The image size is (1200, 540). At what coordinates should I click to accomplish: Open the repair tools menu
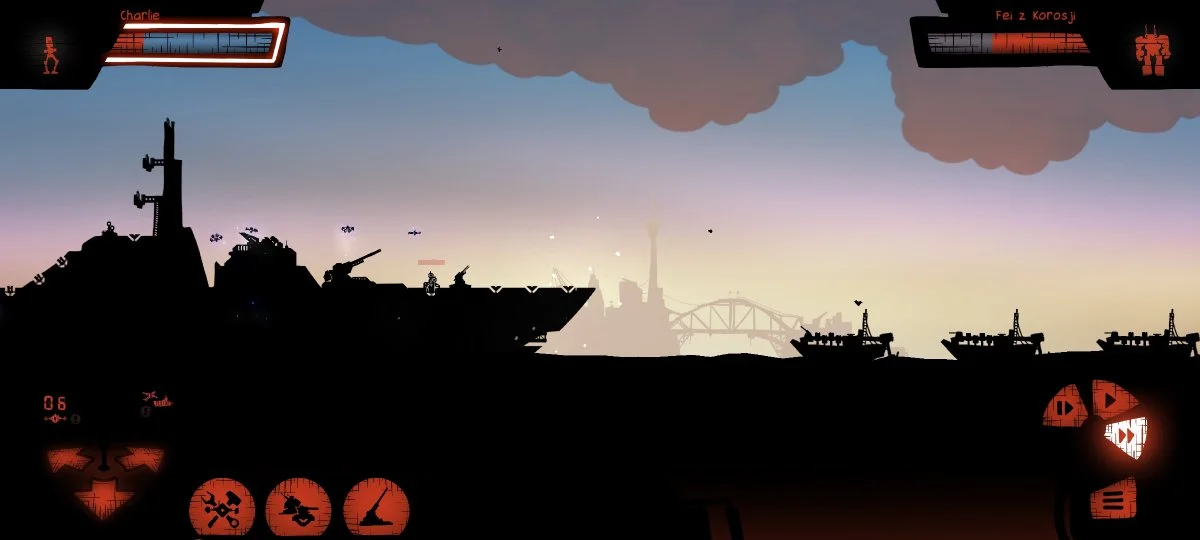[x=222, y=507]
